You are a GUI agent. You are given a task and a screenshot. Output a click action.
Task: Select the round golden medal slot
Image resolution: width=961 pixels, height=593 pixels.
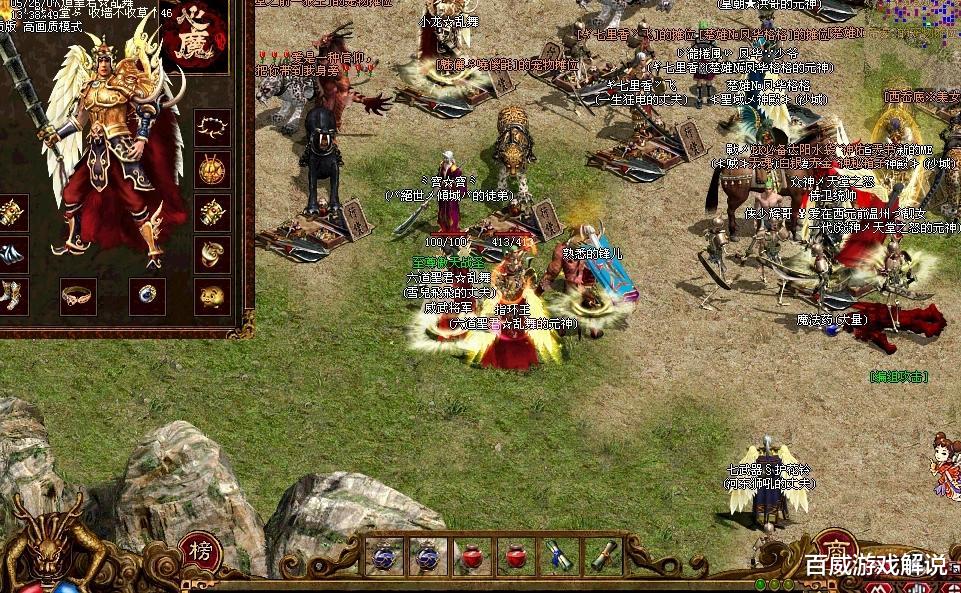tap(212, 169)
